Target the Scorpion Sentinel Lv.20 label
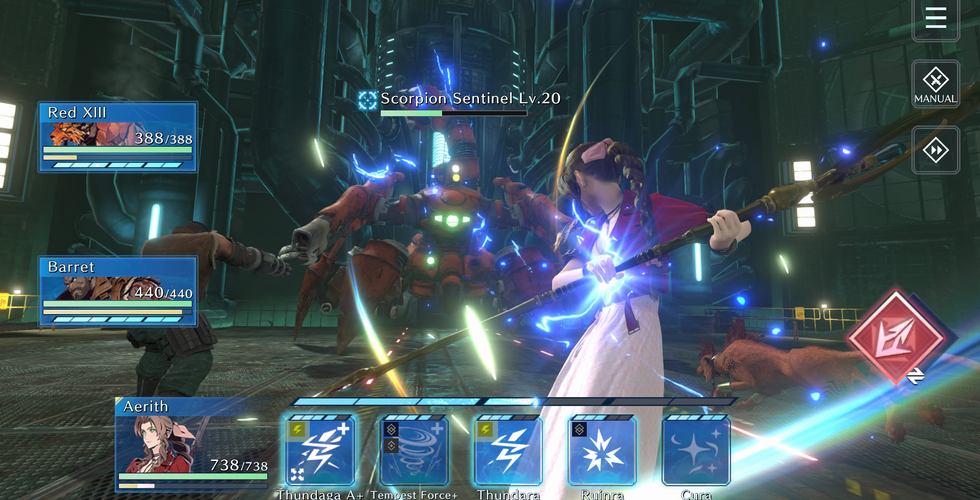The height and width of the screenshot is (500, 980). 459,99
